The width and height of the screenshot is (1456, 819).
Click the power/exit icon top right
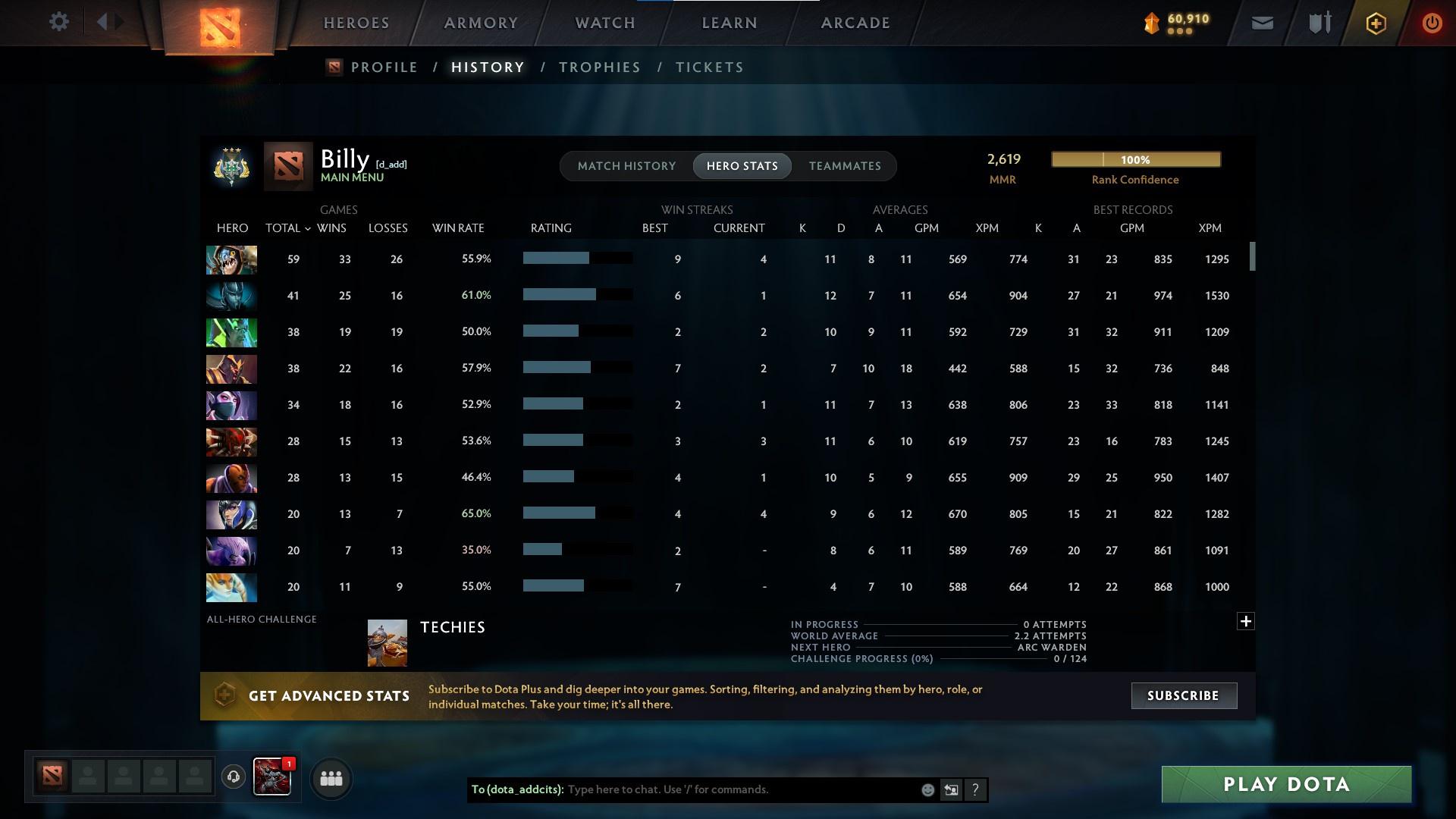click(1432, 23)
